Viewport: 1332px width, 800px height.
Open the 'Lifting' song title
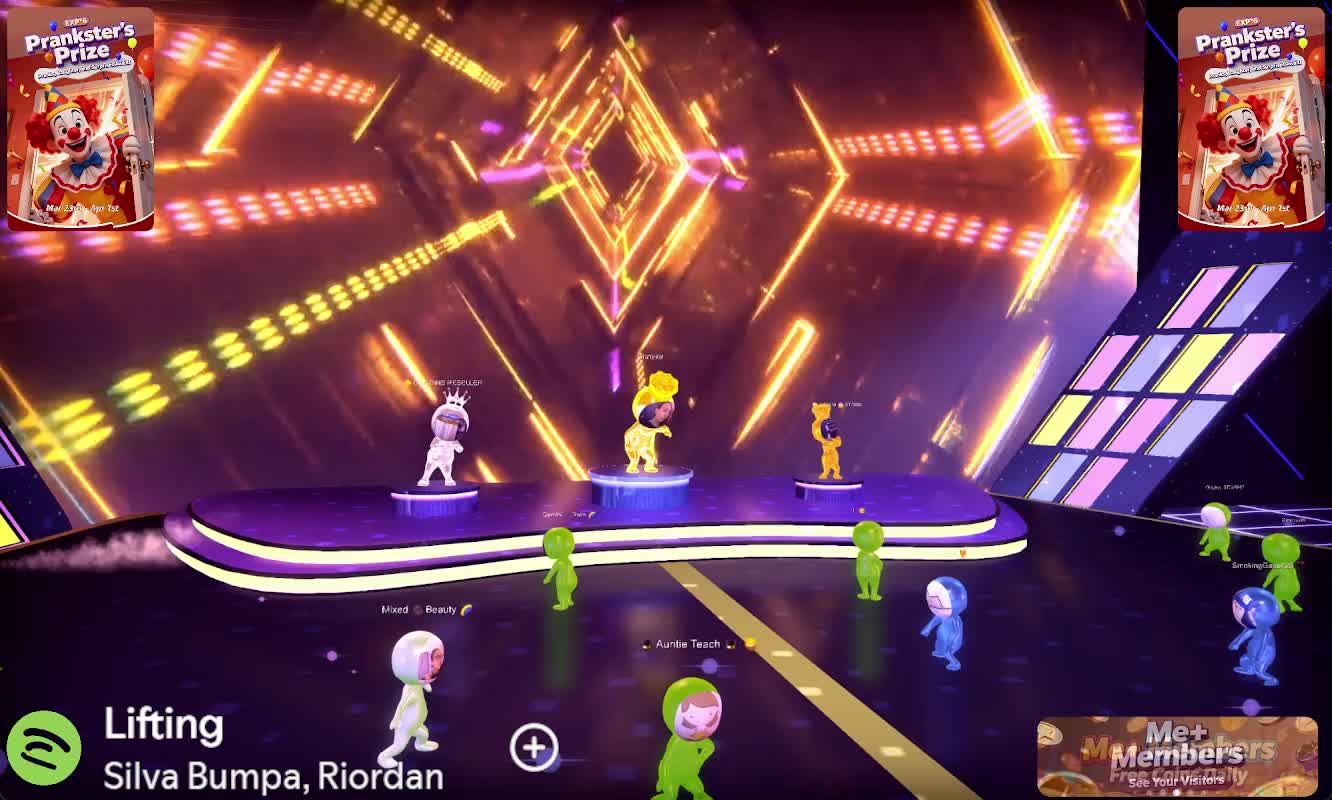pos(163,724)
